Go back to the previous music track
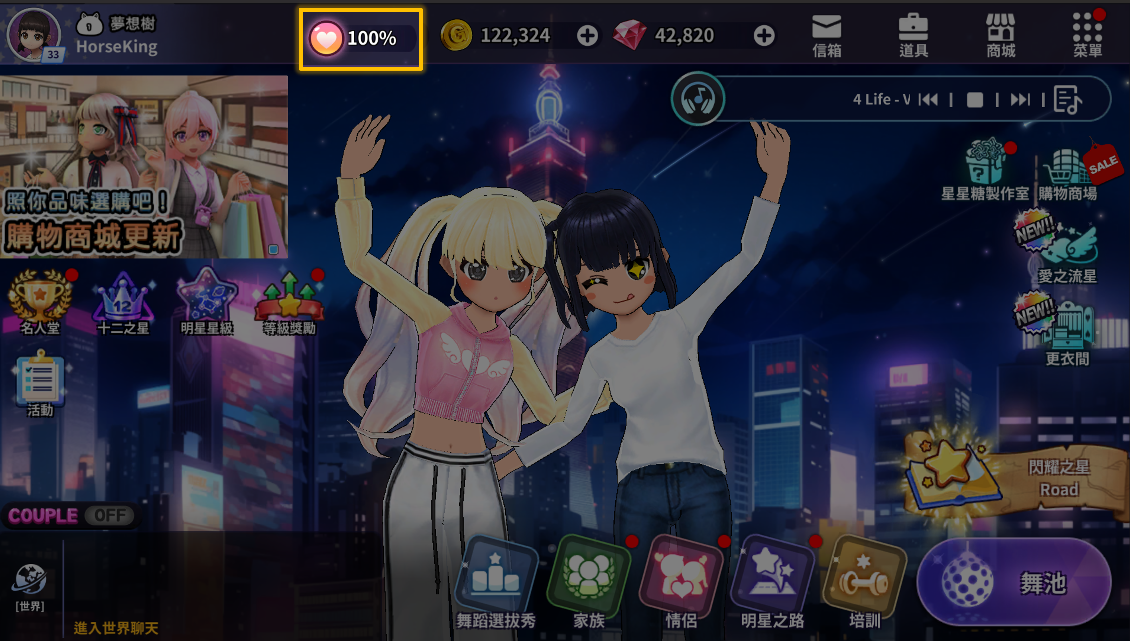Viewport: 1130px width, 641px height. click(x=928, y=99)
